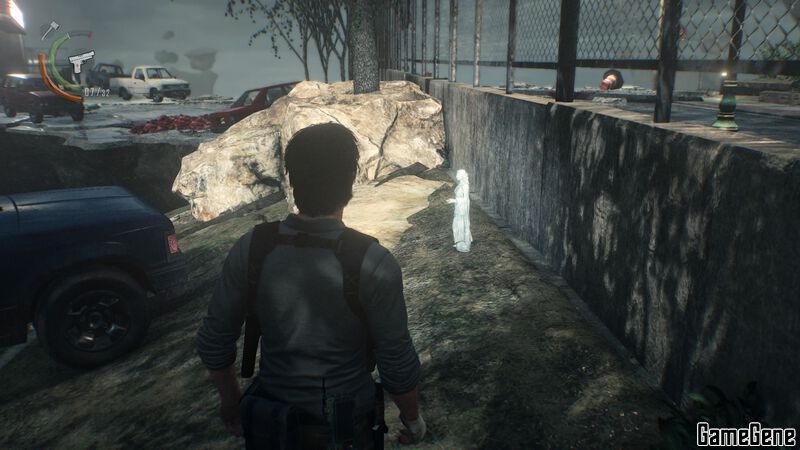The height and width of the screenshot is (450, 800).
Task: Select the handgun weapon icon
Action: (82, 61)
